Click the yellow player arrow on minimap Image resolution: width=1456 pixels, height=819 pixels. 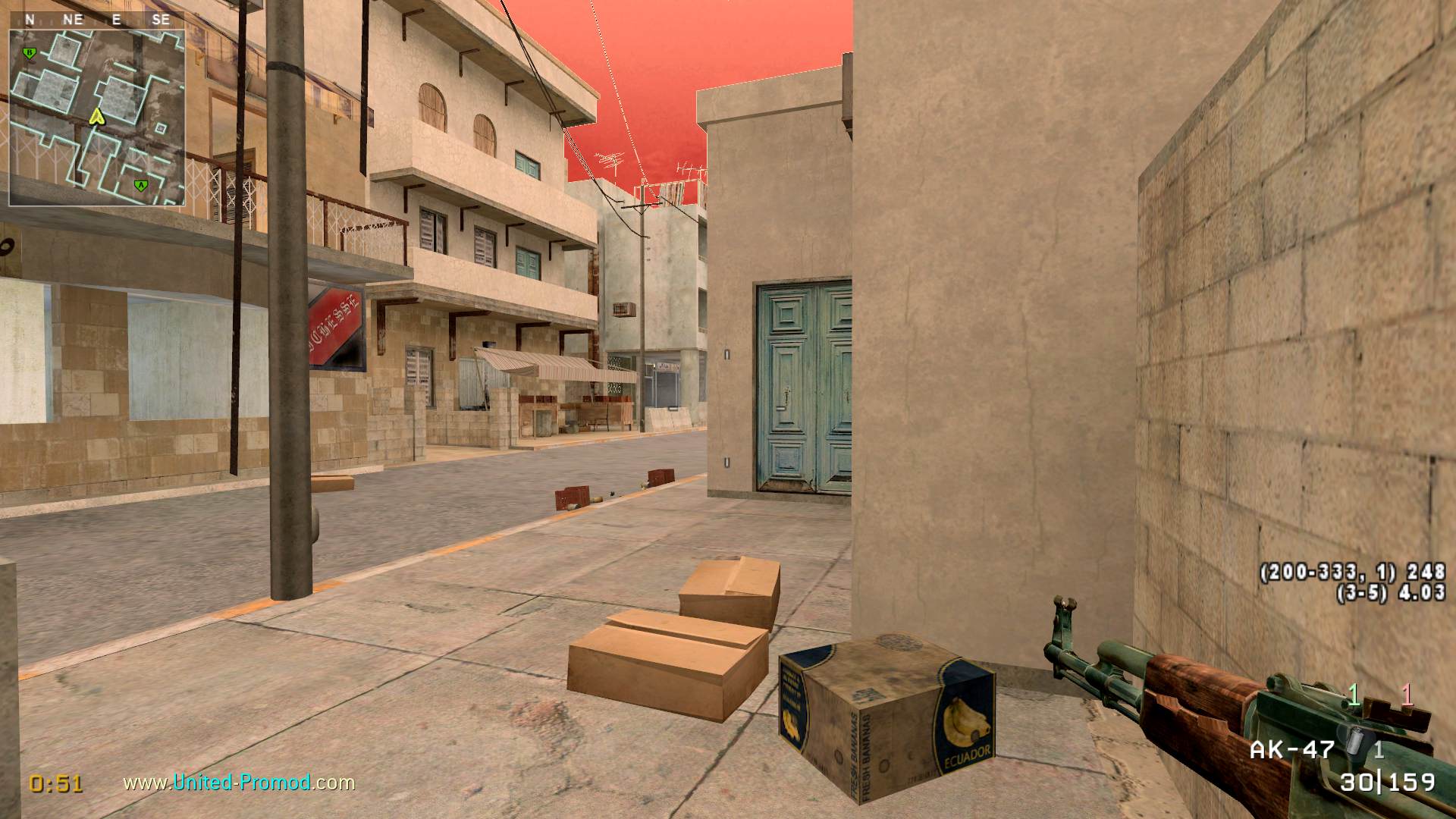[96, 116]
